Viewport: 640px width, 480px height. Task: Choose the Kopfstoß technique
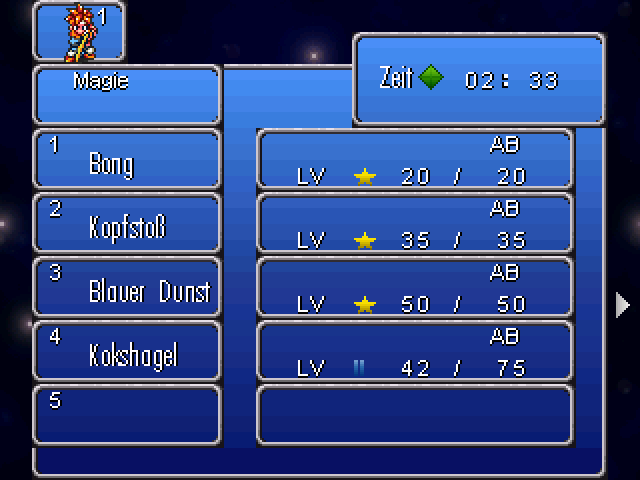pos(127,224)
